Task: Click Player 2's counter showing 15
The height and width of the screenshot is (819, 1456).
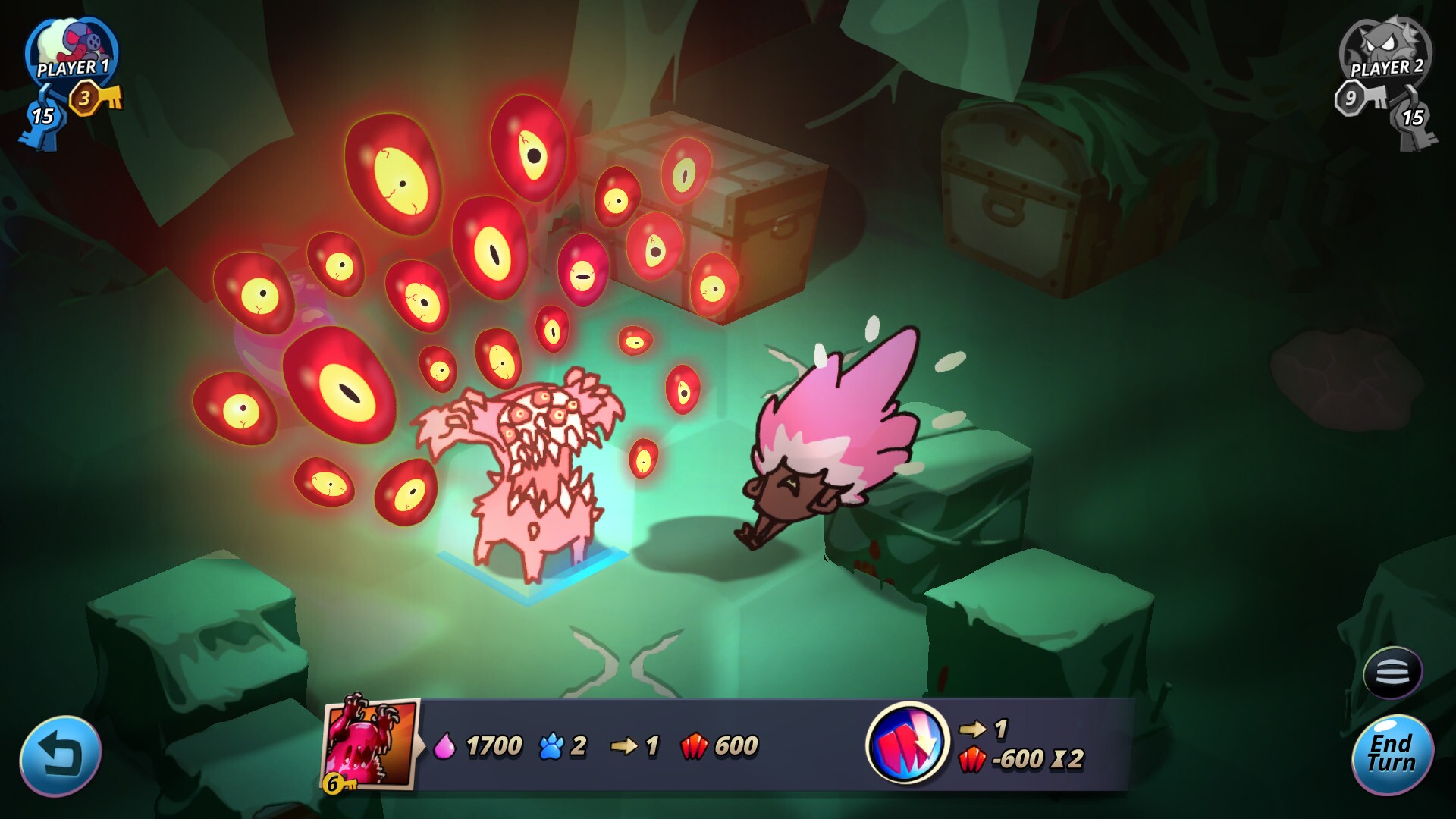Action: (1413, 118)
